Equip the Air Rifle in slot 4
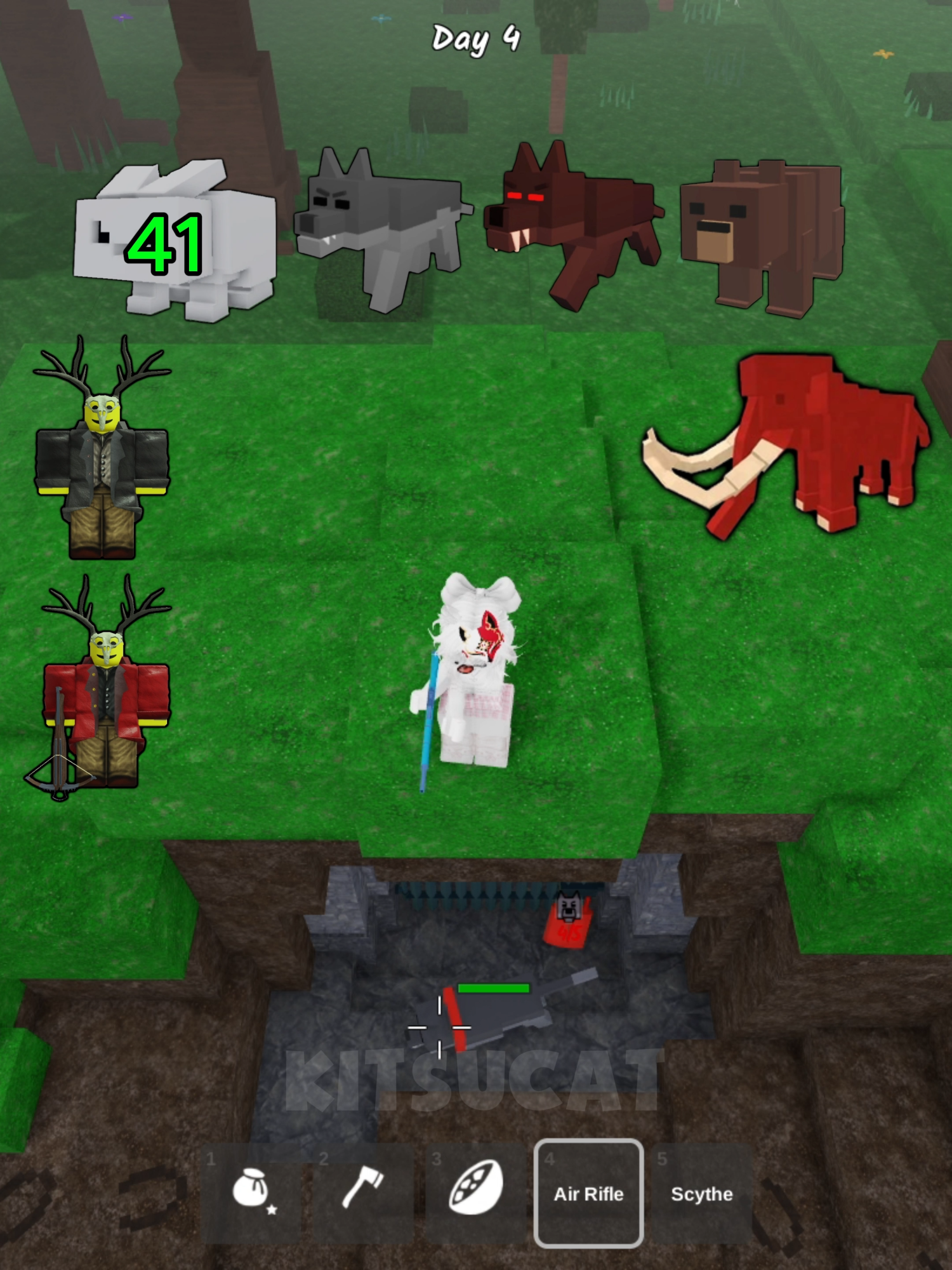The height and width of the screenshot is (1270, 952). pyautogui.click(x=589, y=1194)
